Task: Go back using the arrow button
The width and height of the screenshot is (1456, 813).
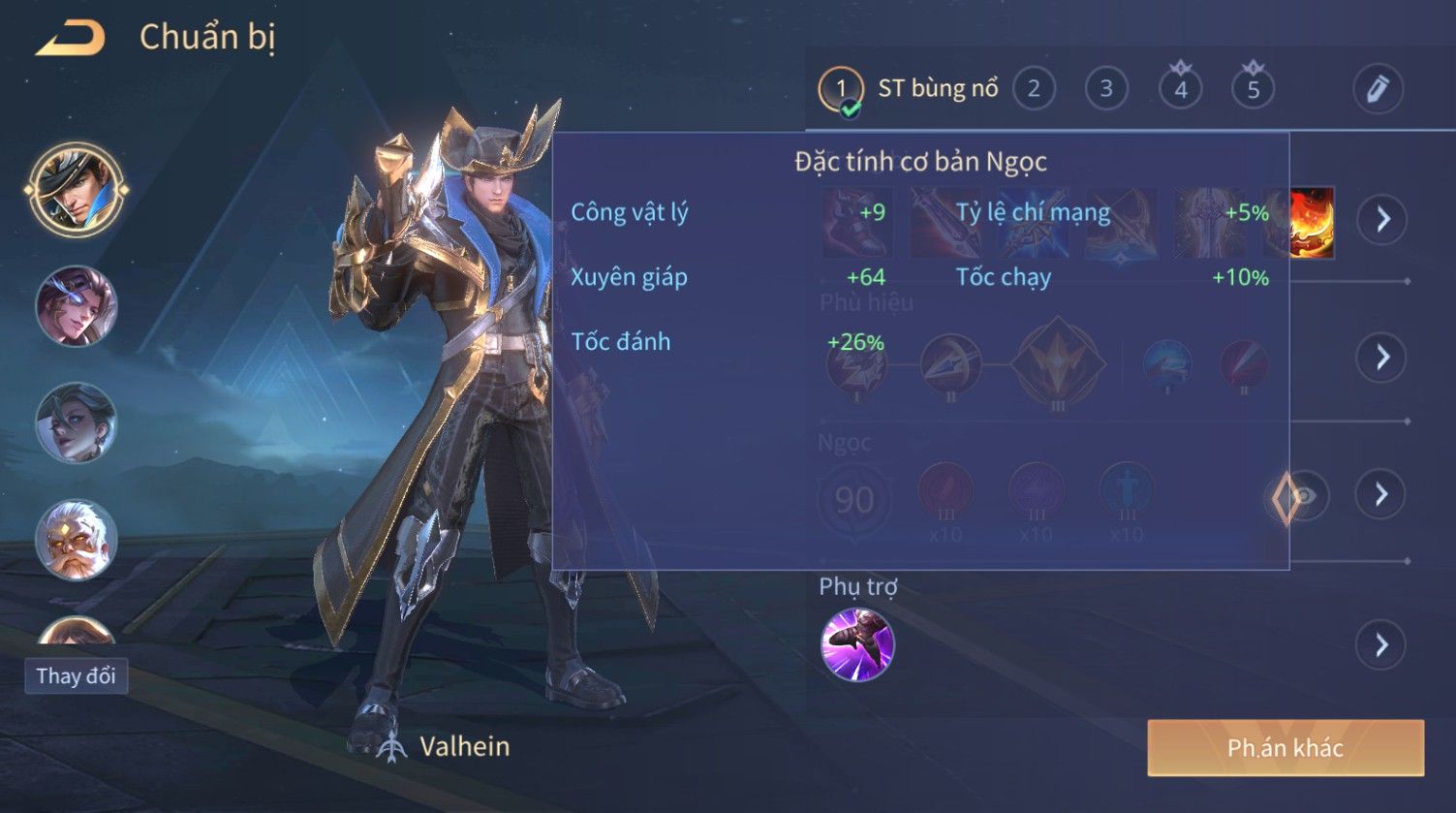Action: 71,38
